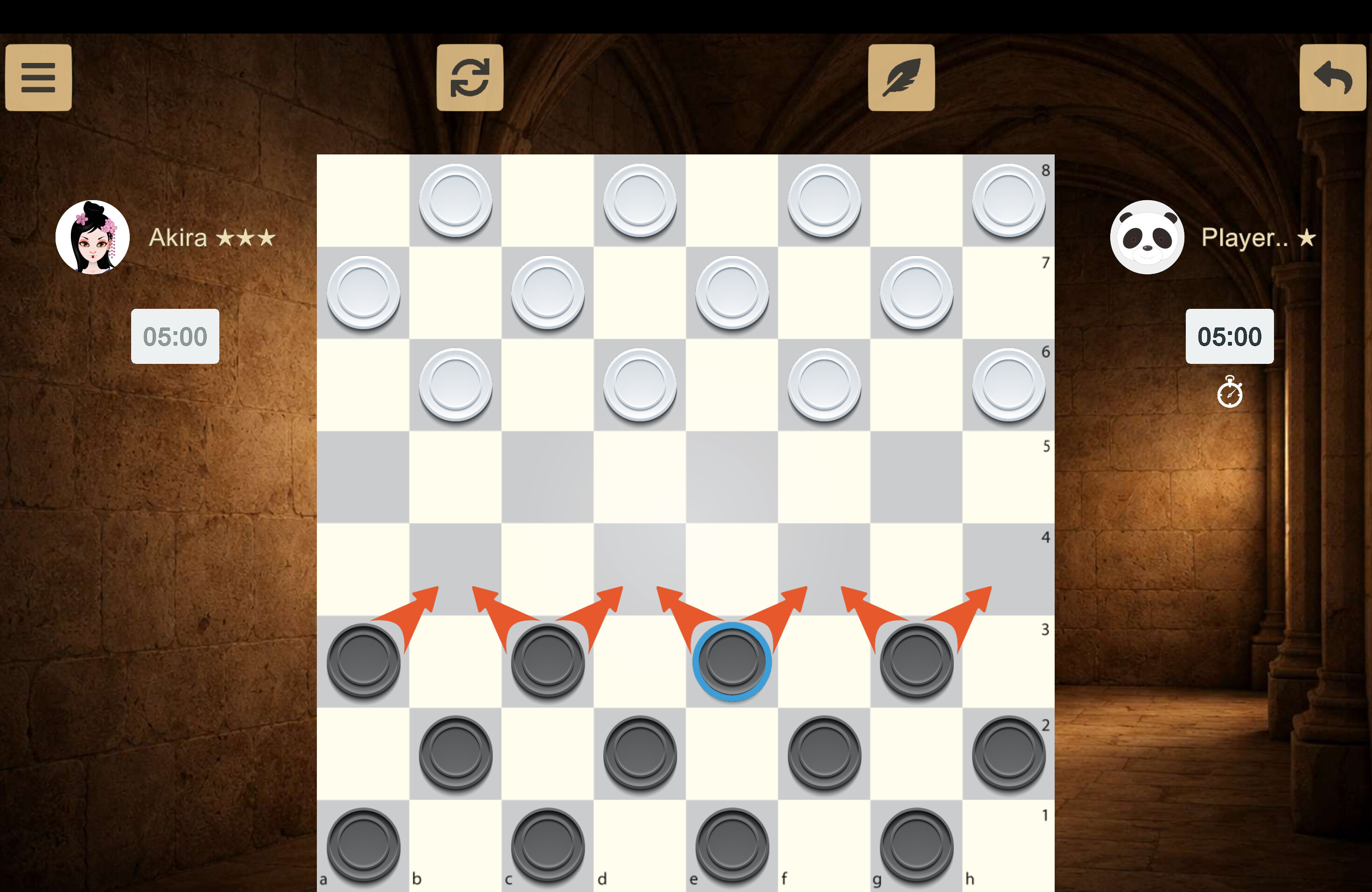Click the Player name label

coord(1259,237)
